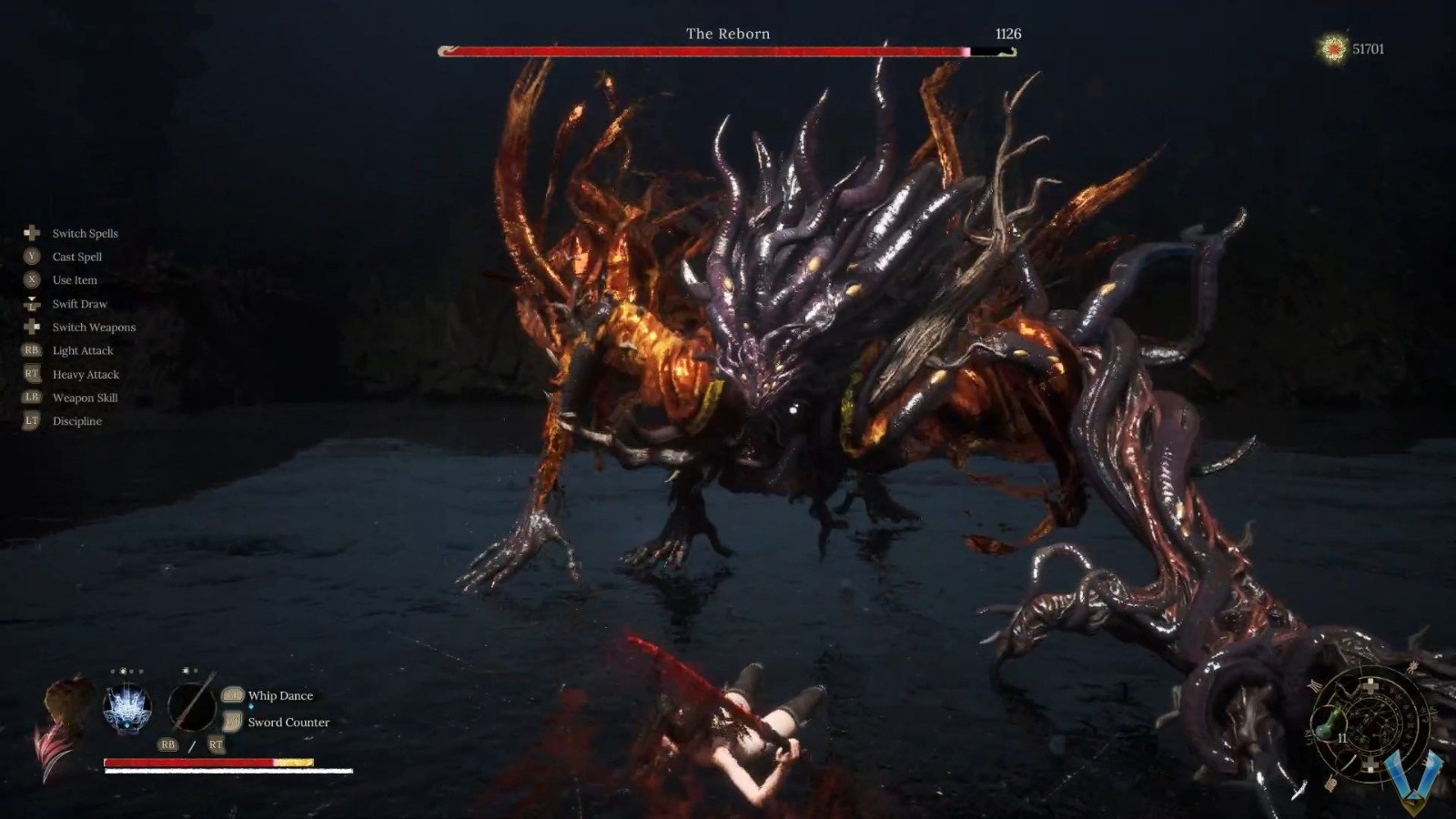Click the Y Cast Spell button icon
The width and height of the screenshot is (1456, 819).
coord(30,257)
